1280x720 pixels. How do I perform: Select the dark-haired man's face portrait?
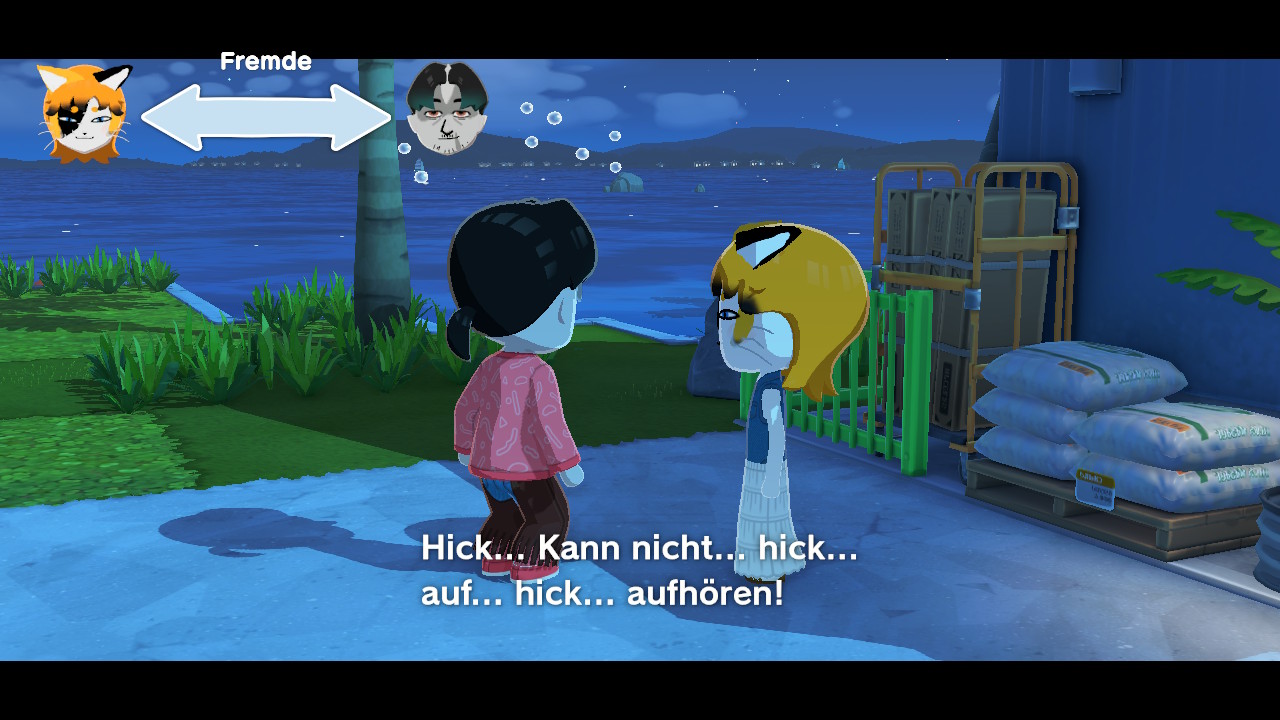[447, 109]
